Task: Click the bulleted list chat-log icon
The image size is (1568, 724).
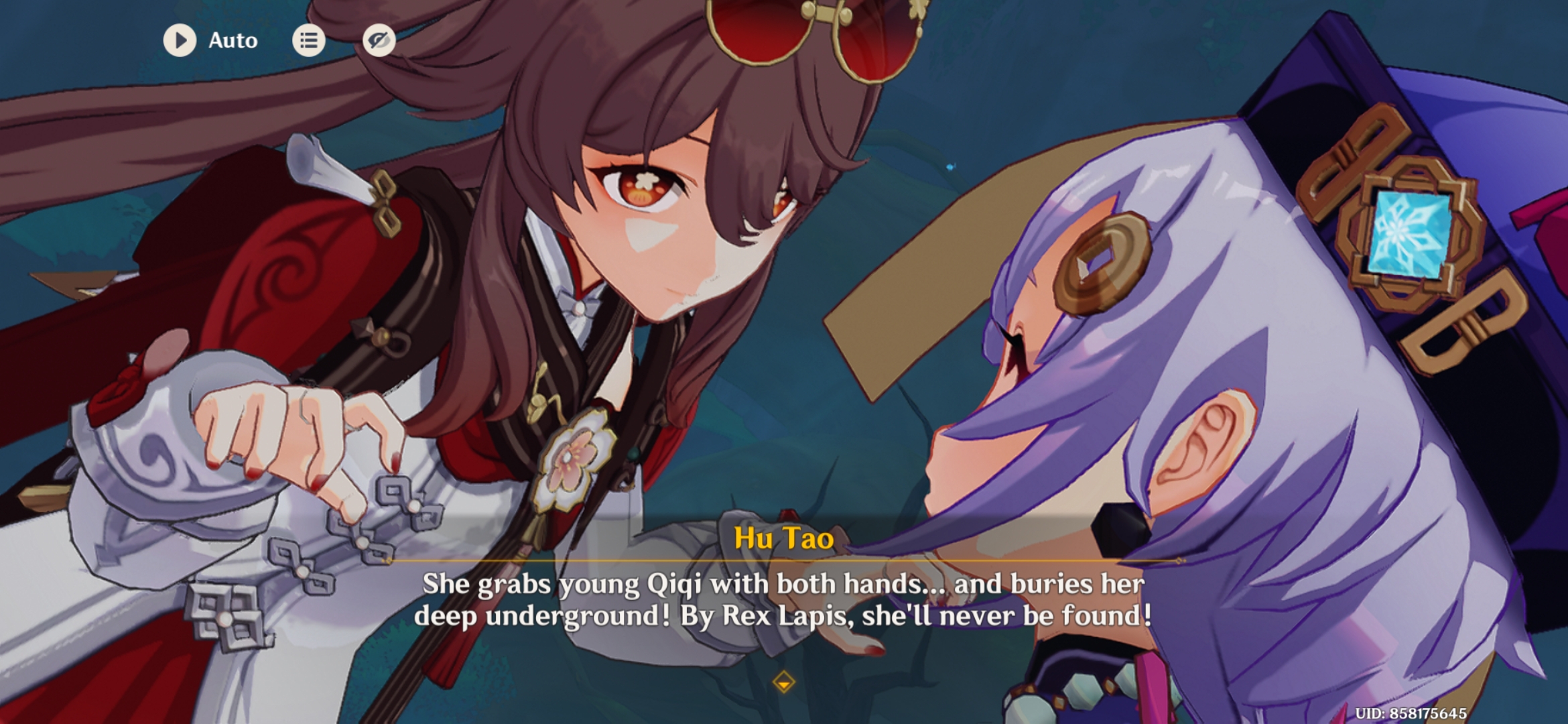Action: [308, 40]
